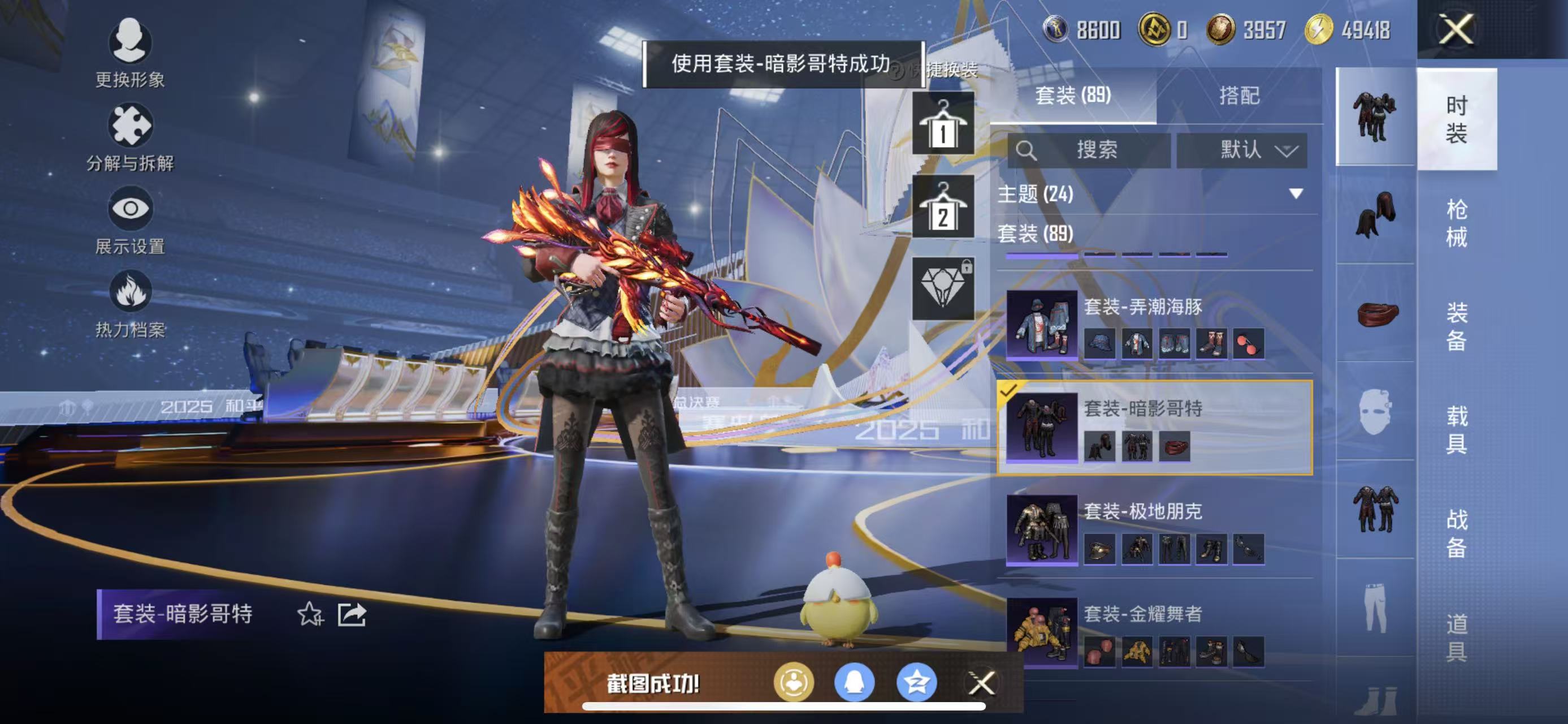Select the 套装-弄潮海豚 outfit
This screenshot has width=1568, height=724.
point(1154,325)
